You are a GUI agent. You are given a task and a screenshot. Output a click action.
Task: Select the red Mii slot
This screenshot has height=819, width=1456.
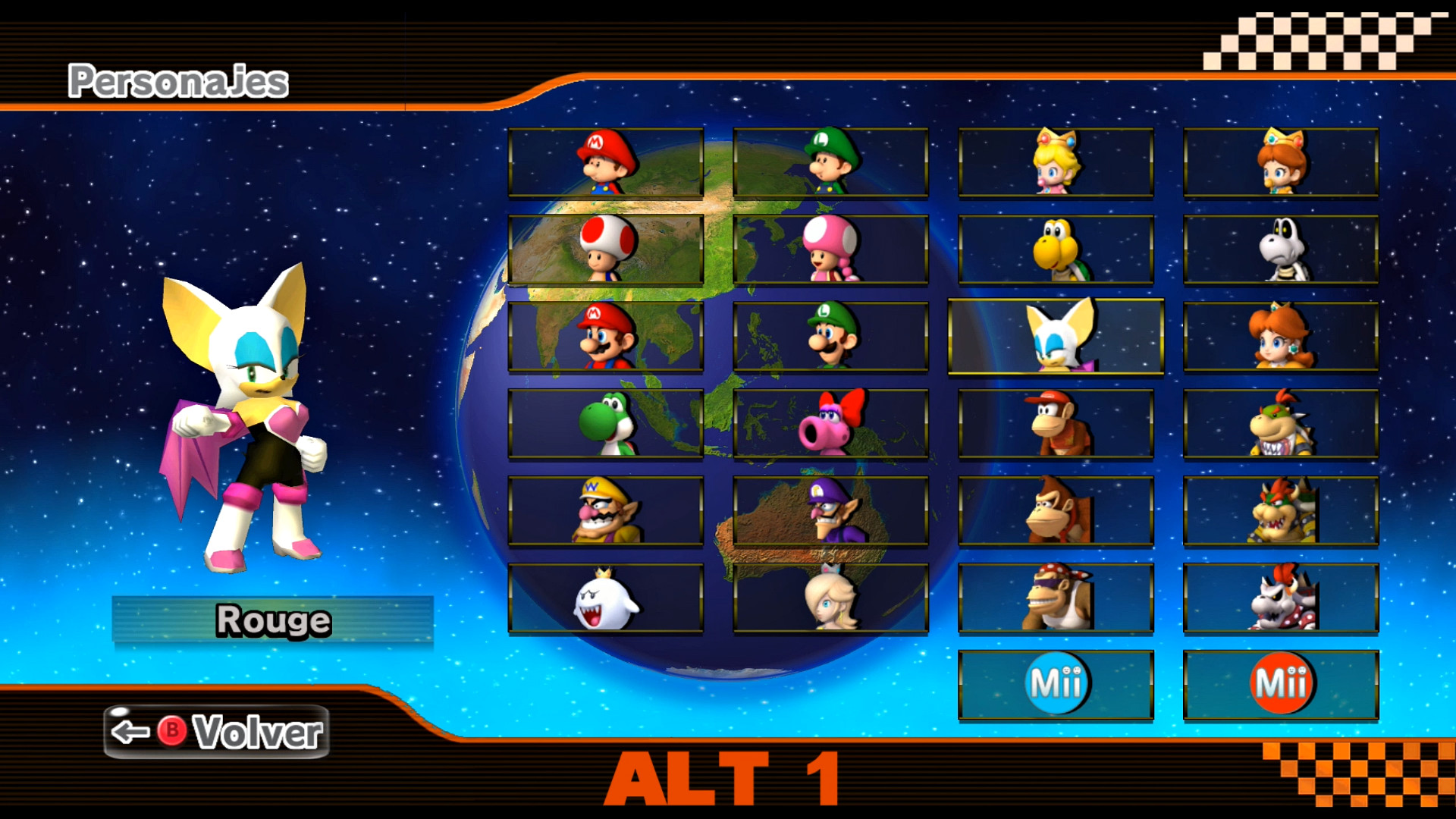[x=1279, y=681]
